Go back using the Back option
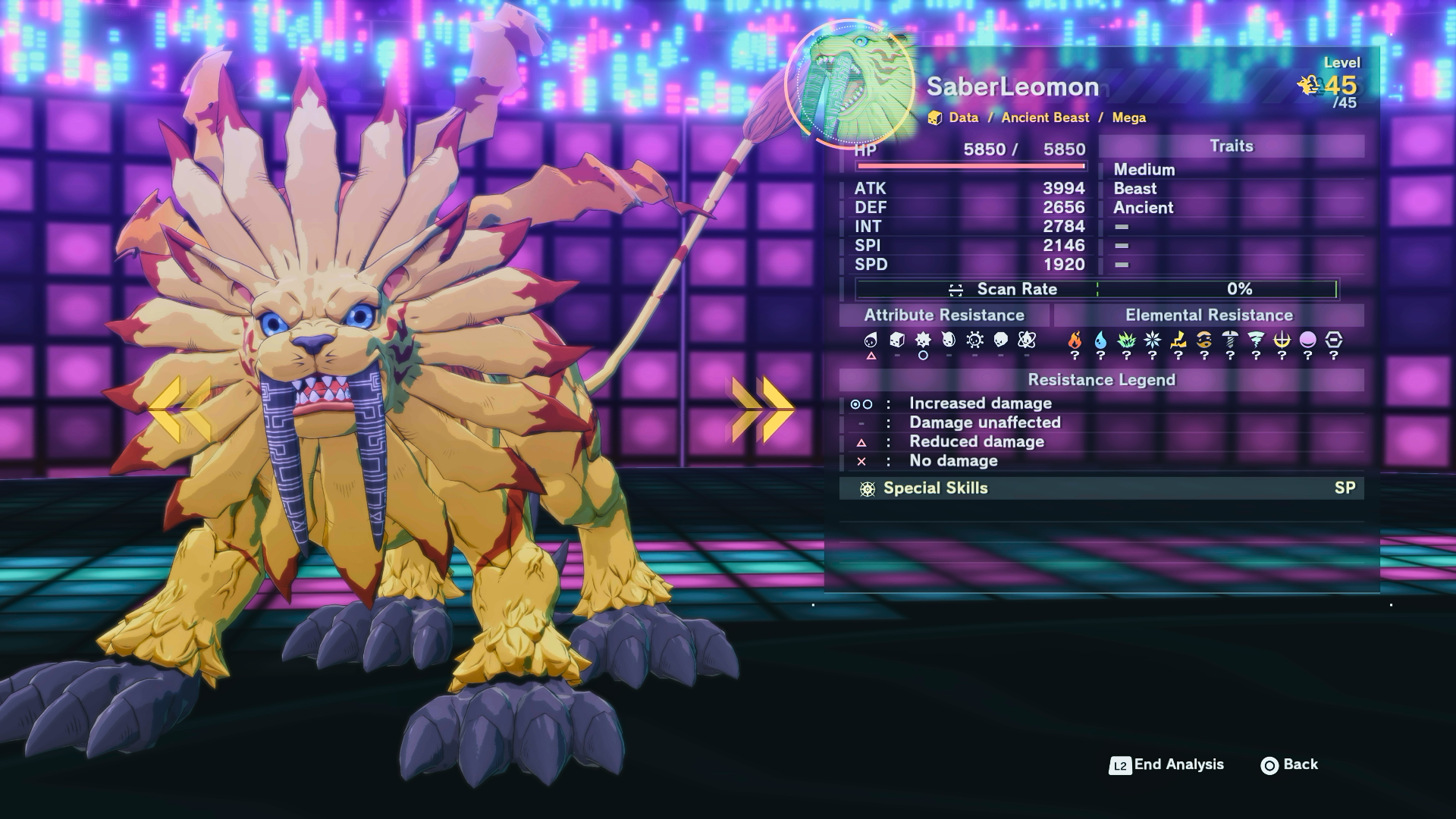The width and height of the screenshot is (1456, 819). [1290, 764]
